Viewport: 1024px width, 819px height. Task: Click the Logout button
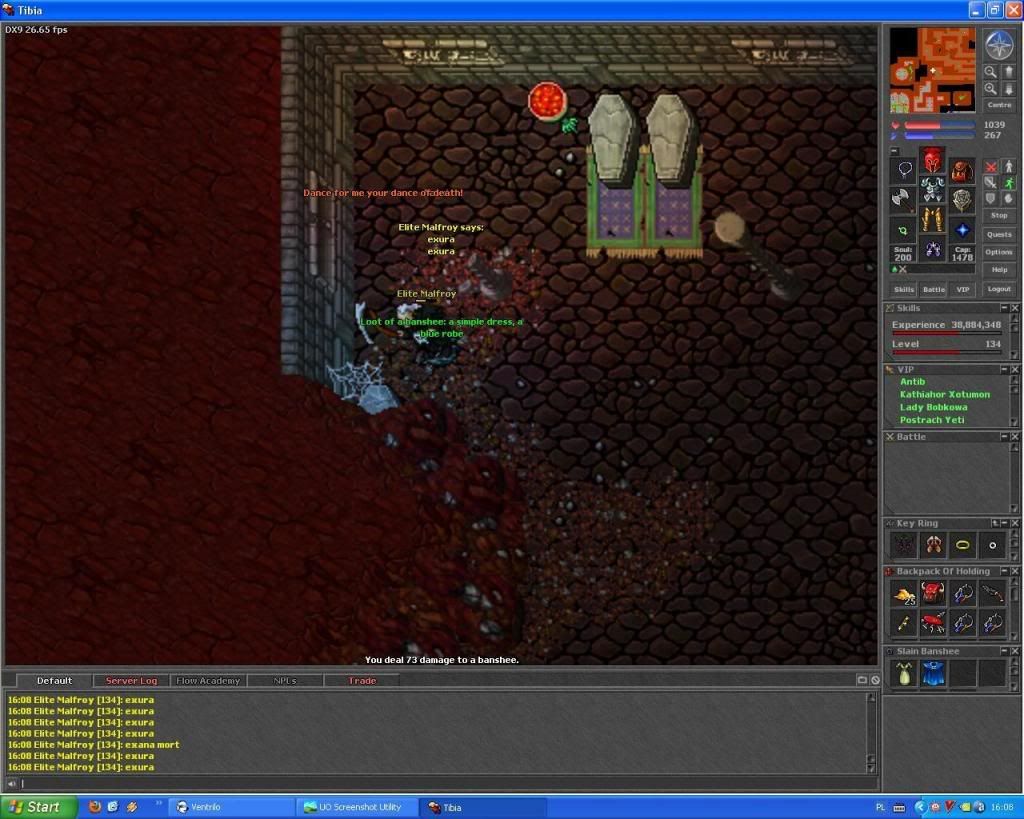point(998,289)
